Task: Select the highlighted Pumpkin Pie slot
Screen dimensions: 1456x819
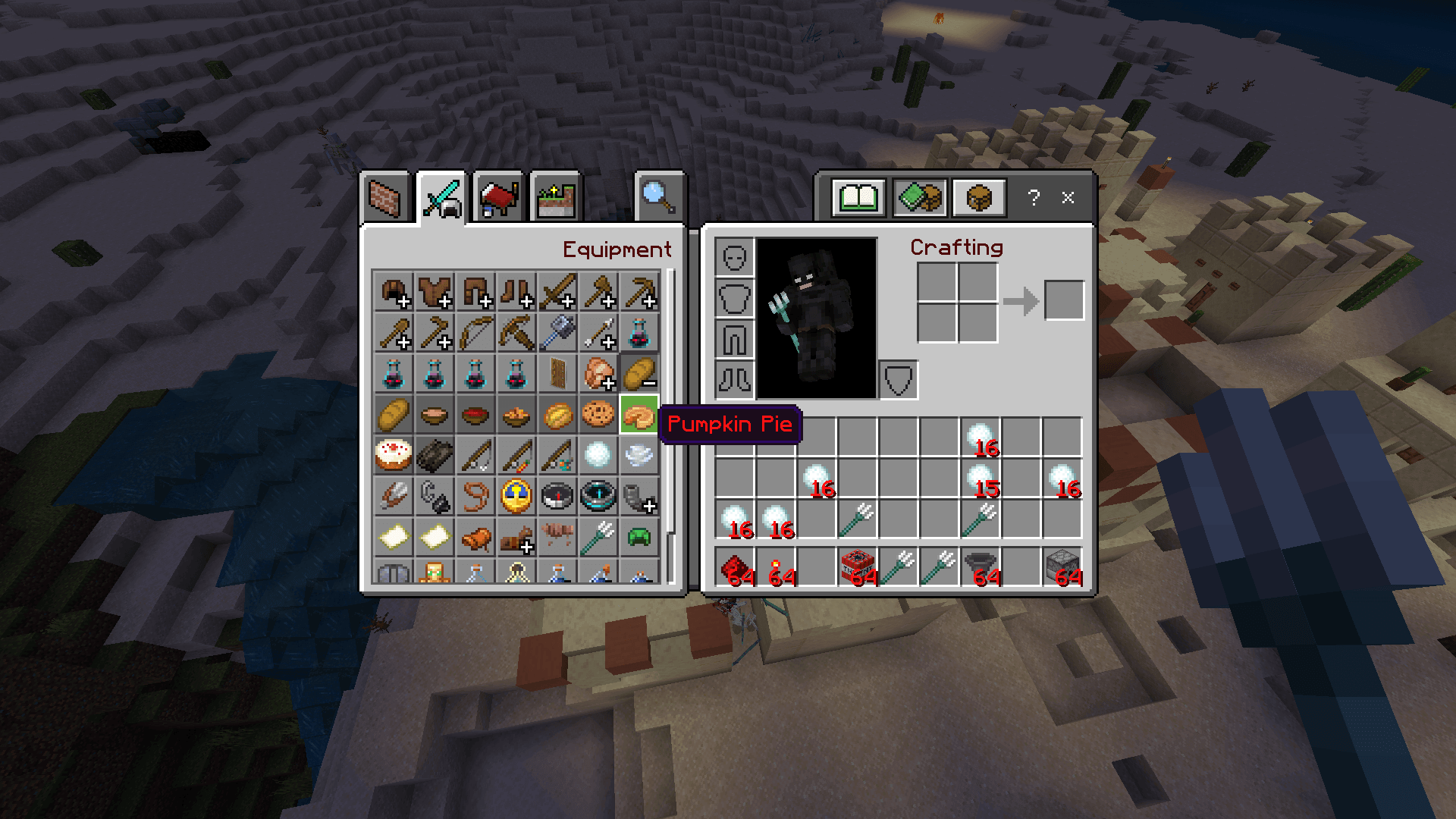Action: pyautogui.click(x=639, y=415)
